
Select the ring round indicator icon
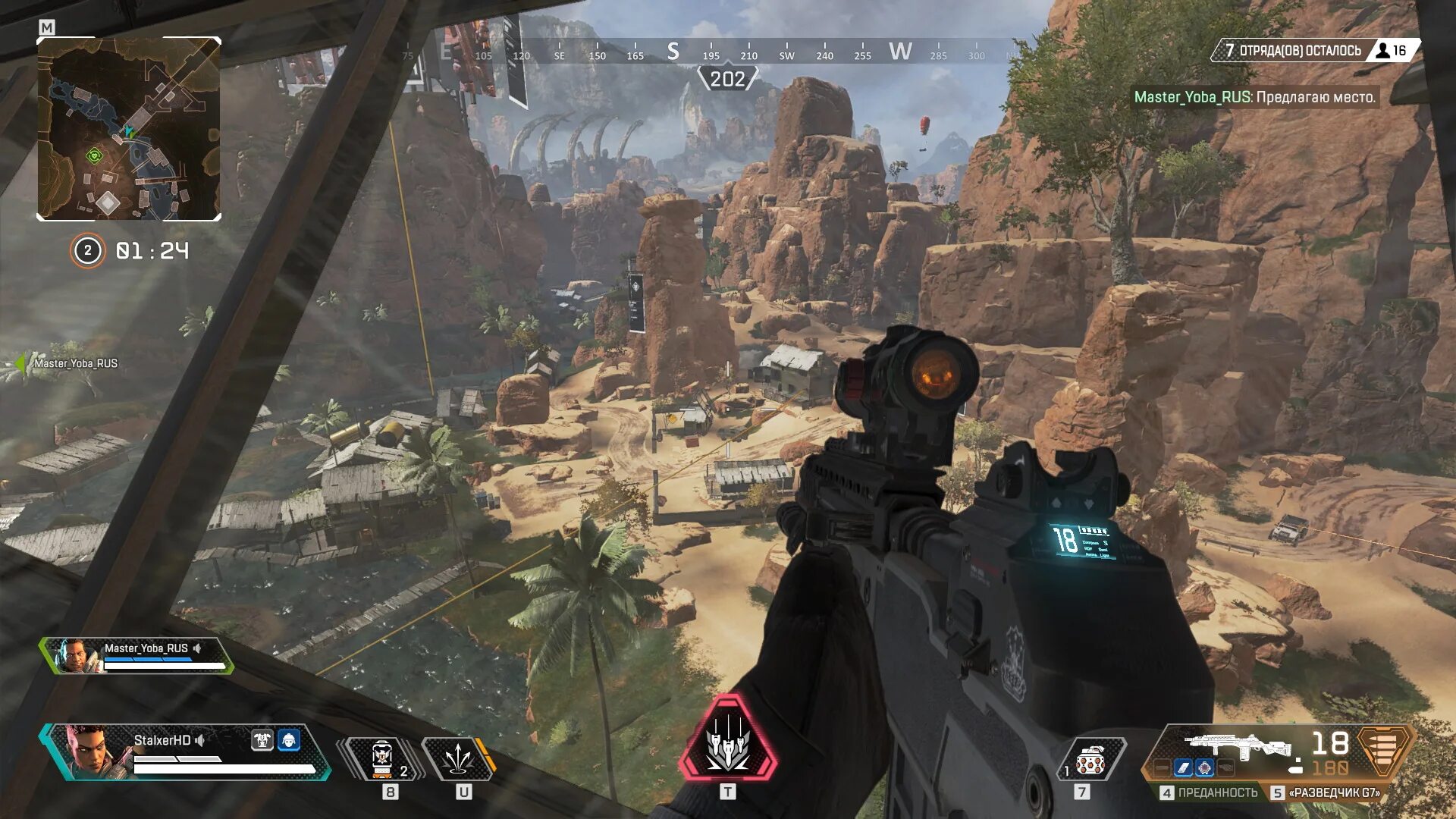pos(87,251)
